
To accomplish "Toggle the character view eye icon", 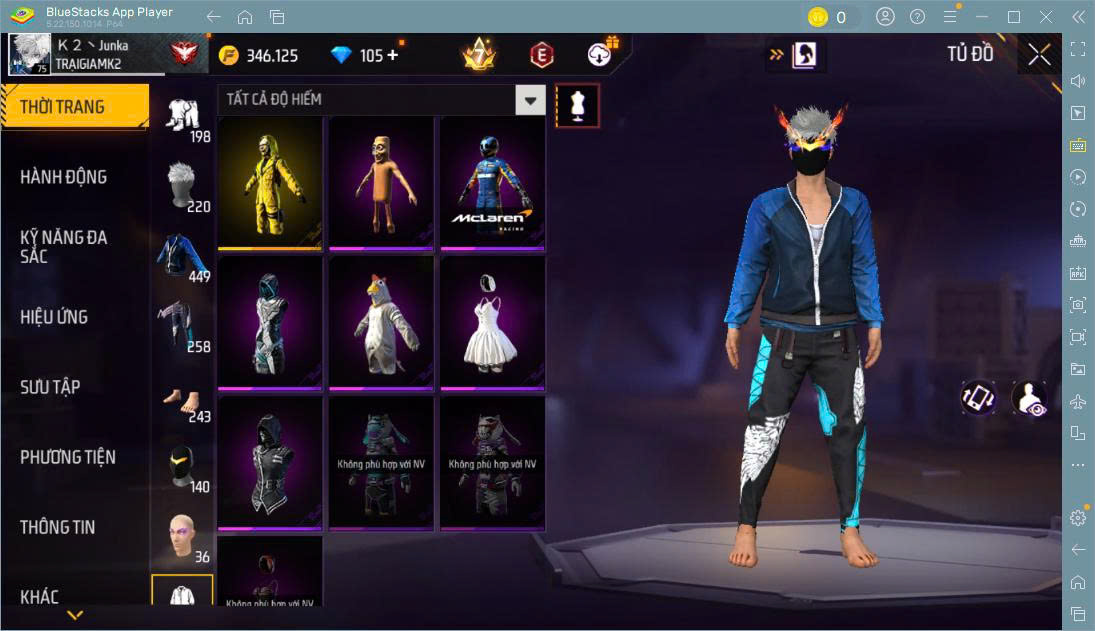I will point(1028,397).
